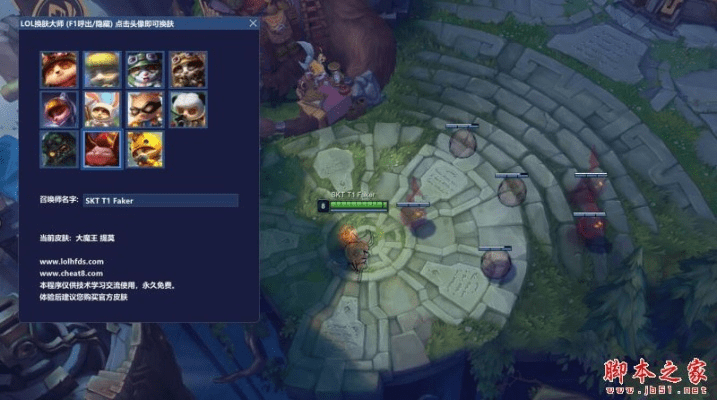Image resolution: width=717 pixels, height=400 pixels.
Task: Choose the green-helmet goggles Teemo skin
Action: (143, 69)
